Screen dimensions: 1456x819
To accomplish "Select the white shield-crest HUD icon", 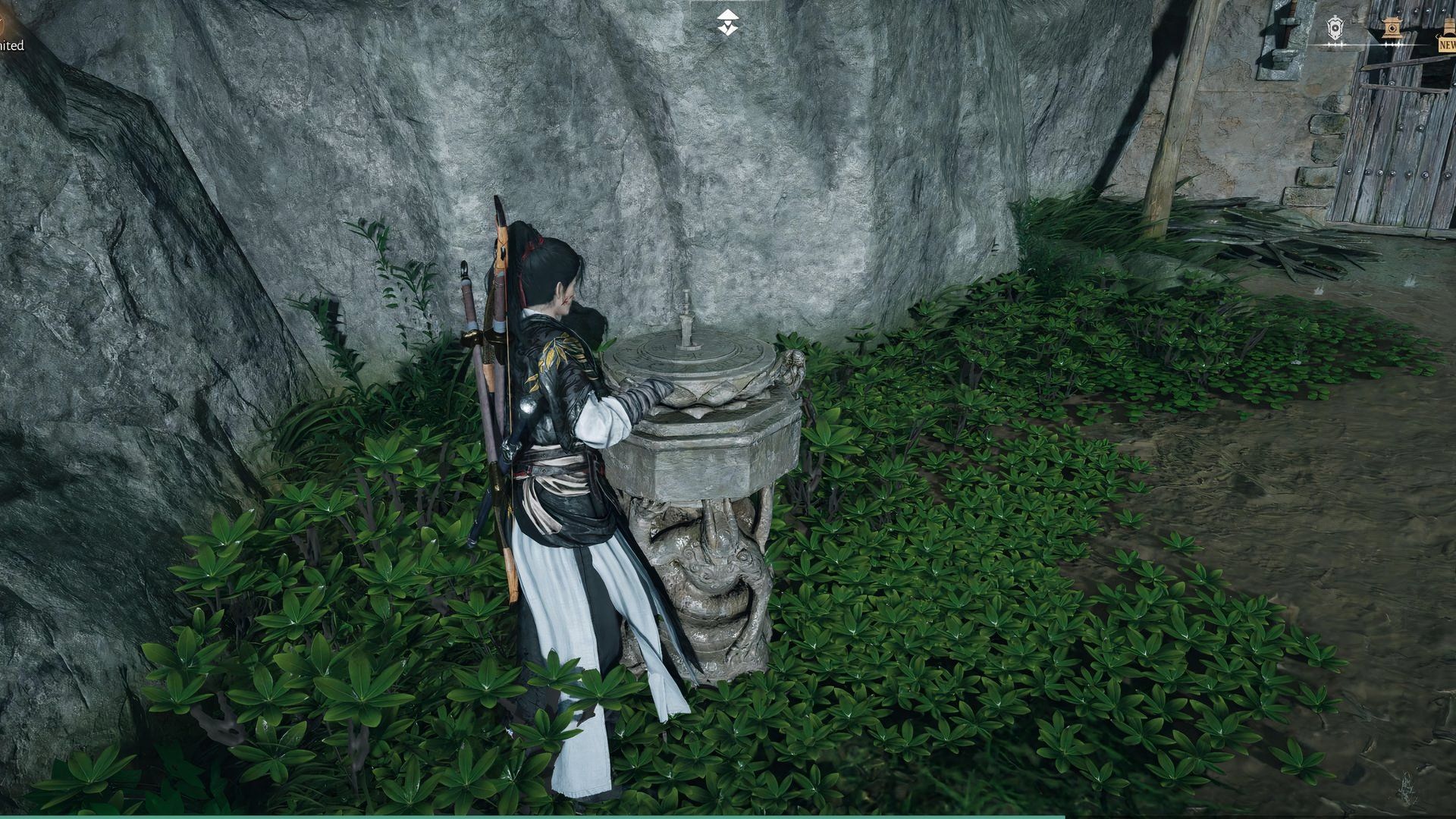I will tap(1335, 30).
